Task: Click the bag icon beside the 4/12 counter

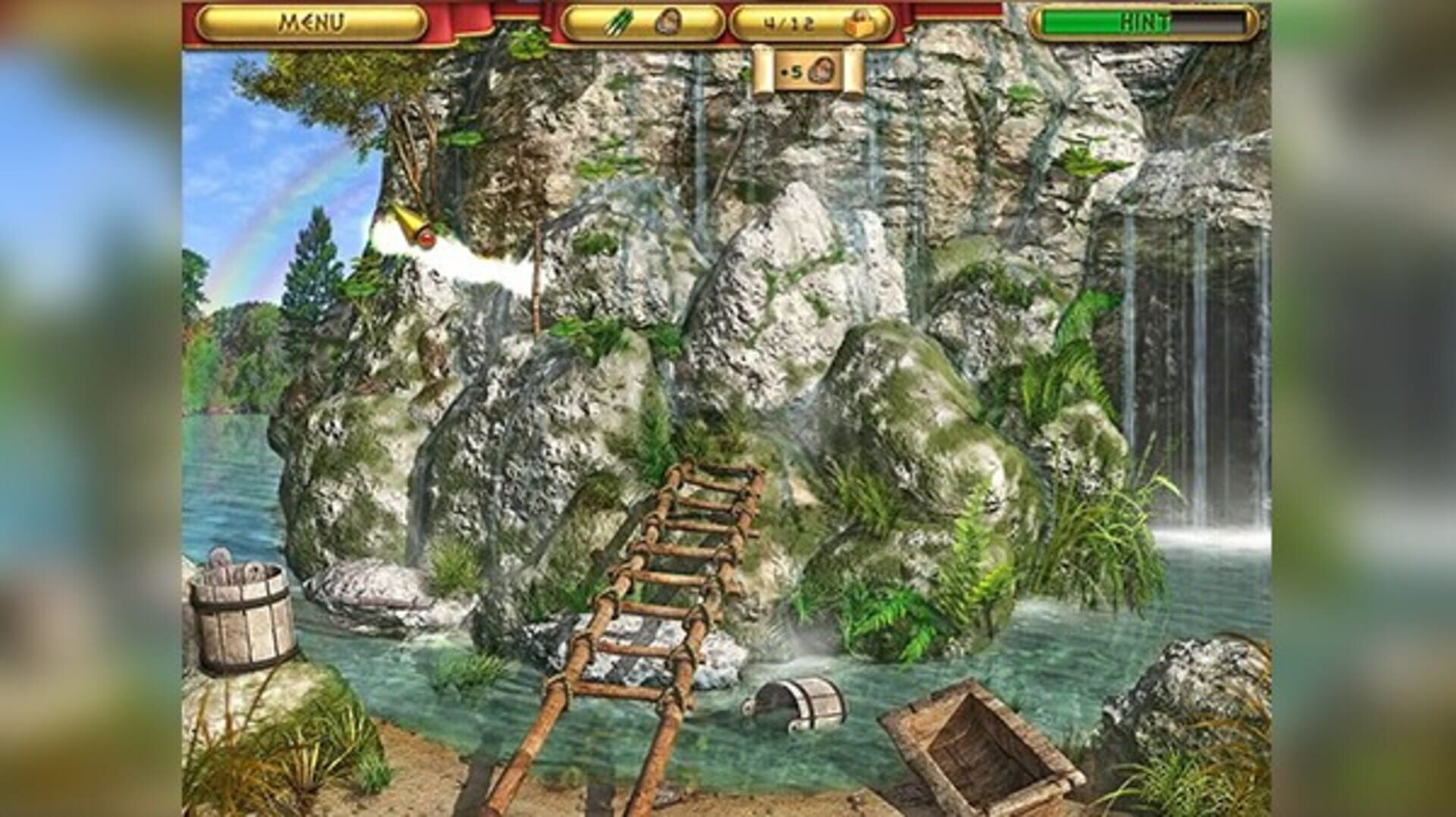Action: click(861, 23)
